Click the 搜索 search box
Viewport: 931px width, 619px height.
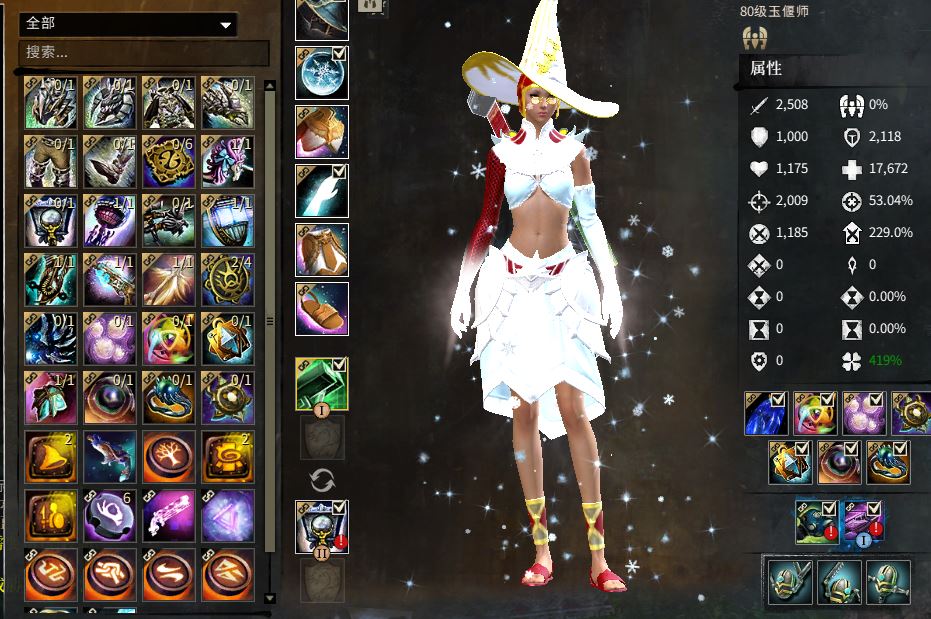pyautogui.click(x=145, y=52)
